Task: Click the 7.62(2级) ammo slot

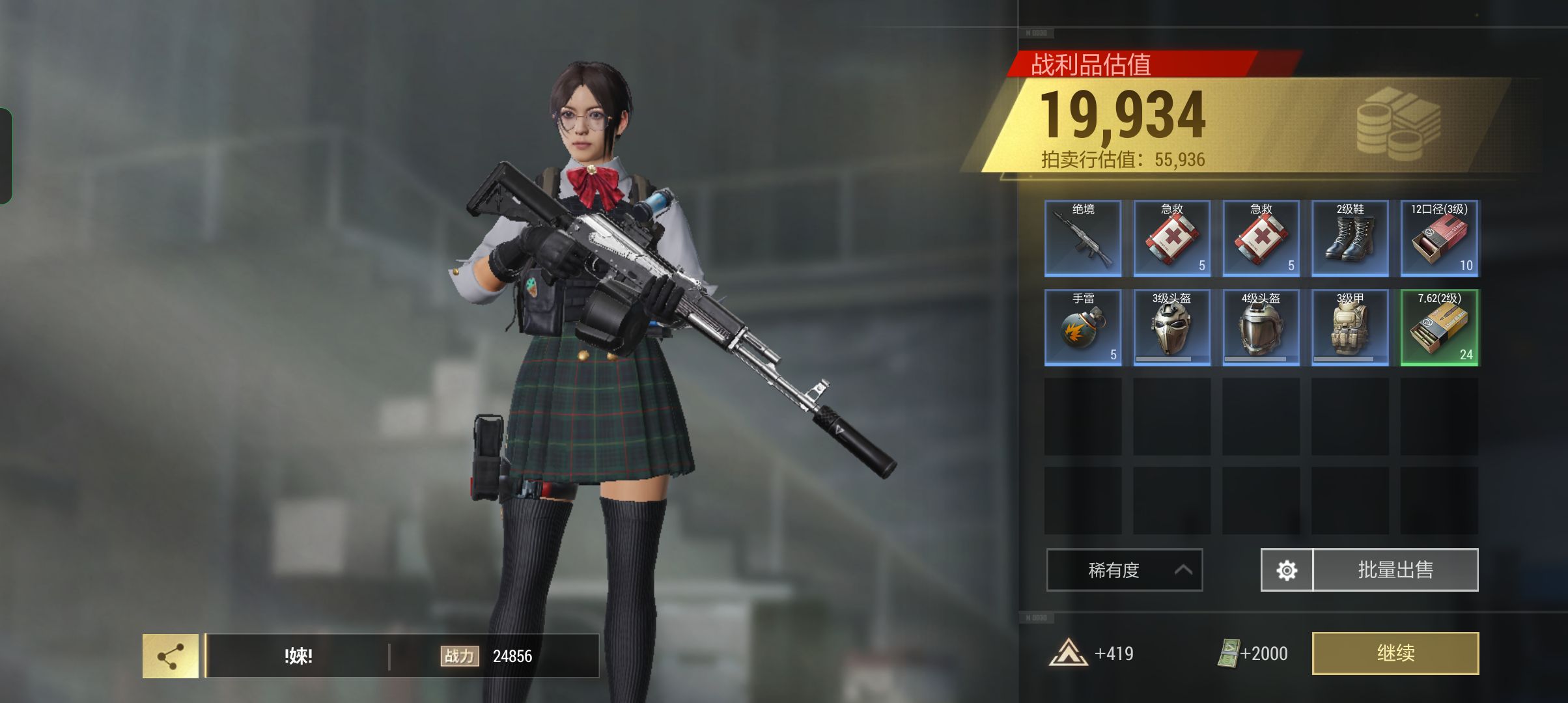Action: click(x=1439, y=327)
